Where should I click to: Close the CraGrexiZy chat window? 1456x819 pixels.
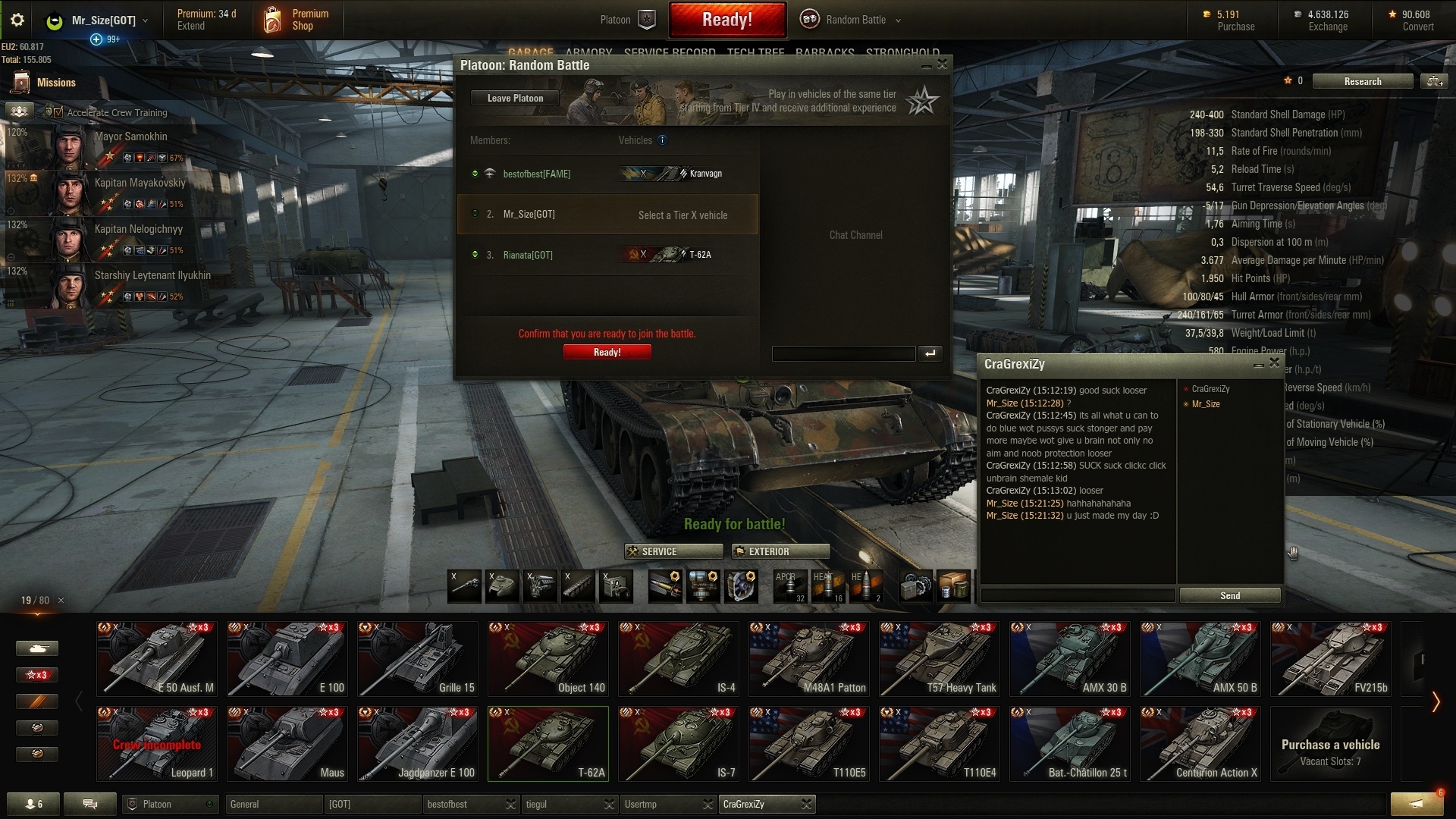tap(1274, 364)
